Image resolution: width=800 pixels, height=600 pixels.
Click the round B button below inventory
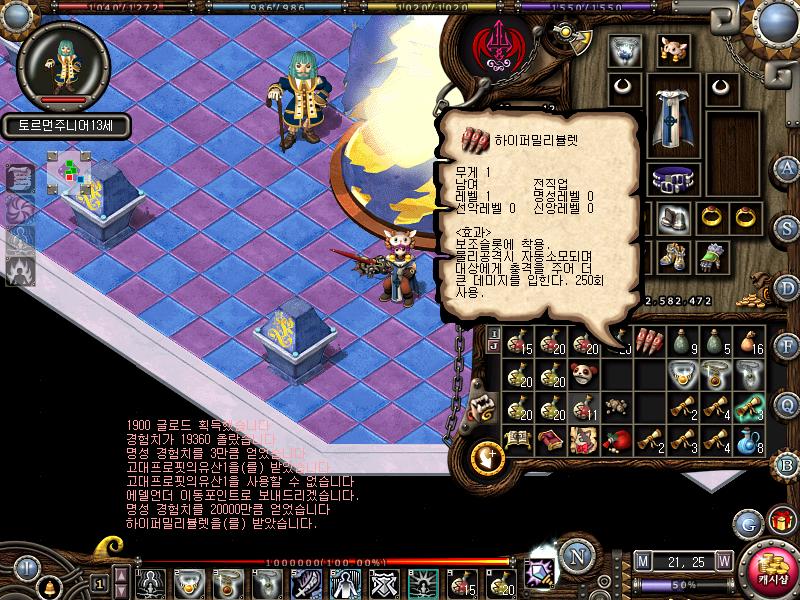(x=788, y=465)
